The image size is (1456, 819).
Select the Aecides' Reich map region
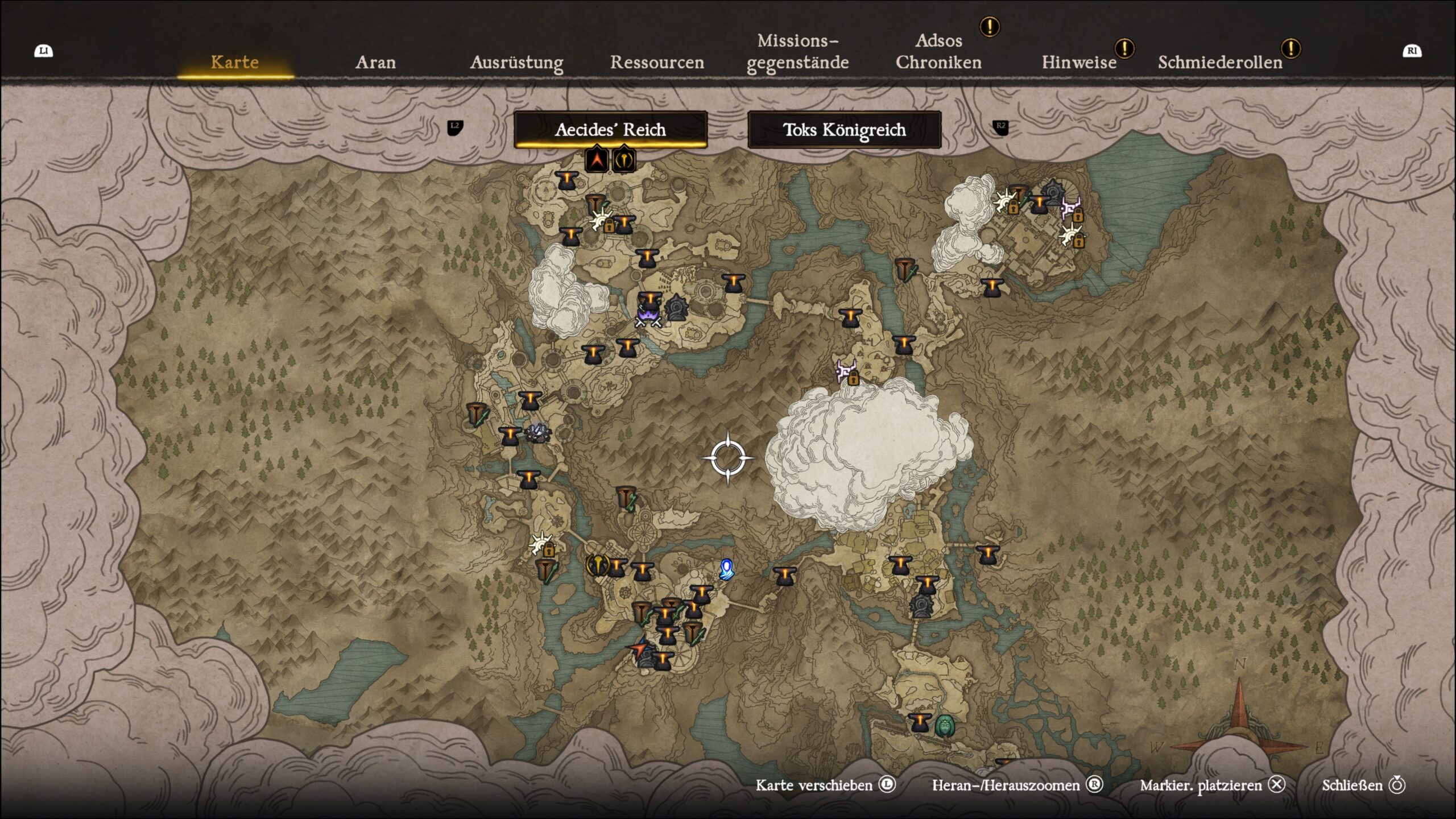click(610, 130)
